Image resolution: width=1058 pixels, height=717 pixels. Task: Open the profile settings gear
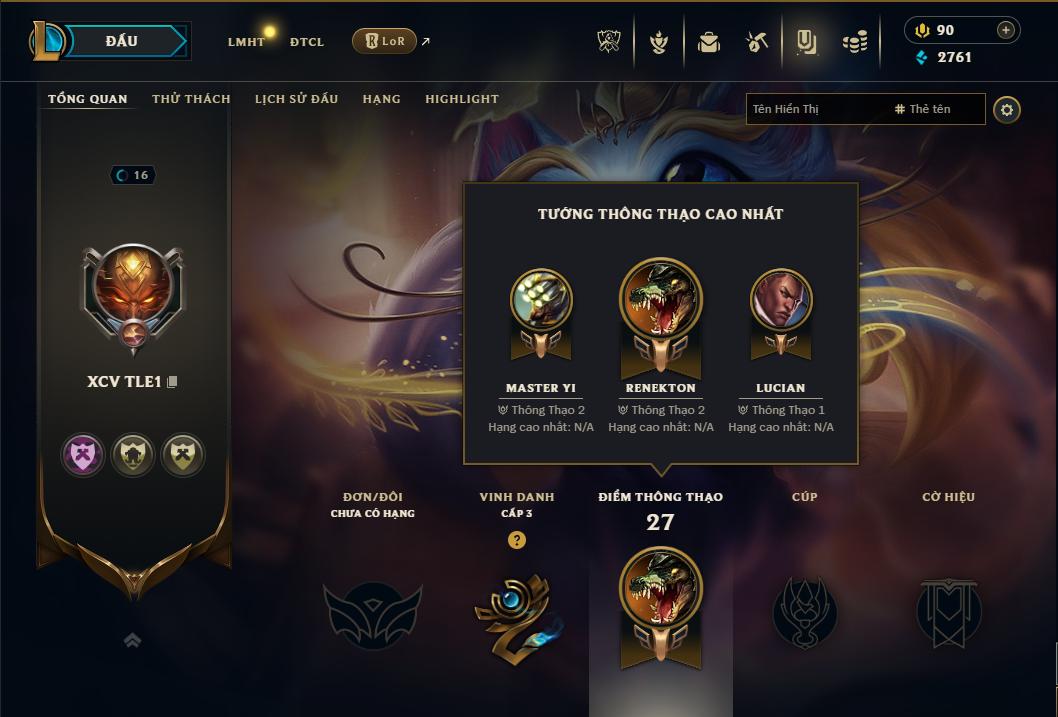[1007, 109]
